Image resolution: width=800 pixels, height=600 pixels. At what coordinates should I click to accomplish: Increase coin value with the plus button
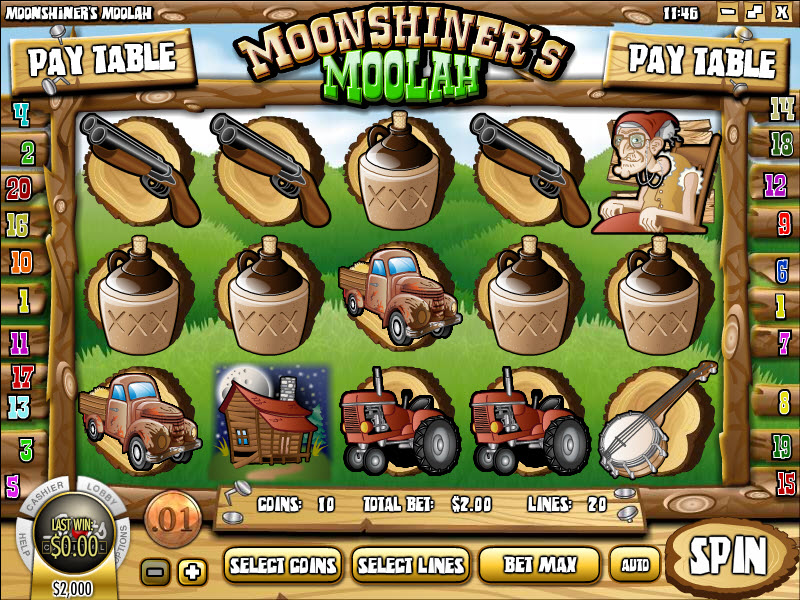point(191,572)
